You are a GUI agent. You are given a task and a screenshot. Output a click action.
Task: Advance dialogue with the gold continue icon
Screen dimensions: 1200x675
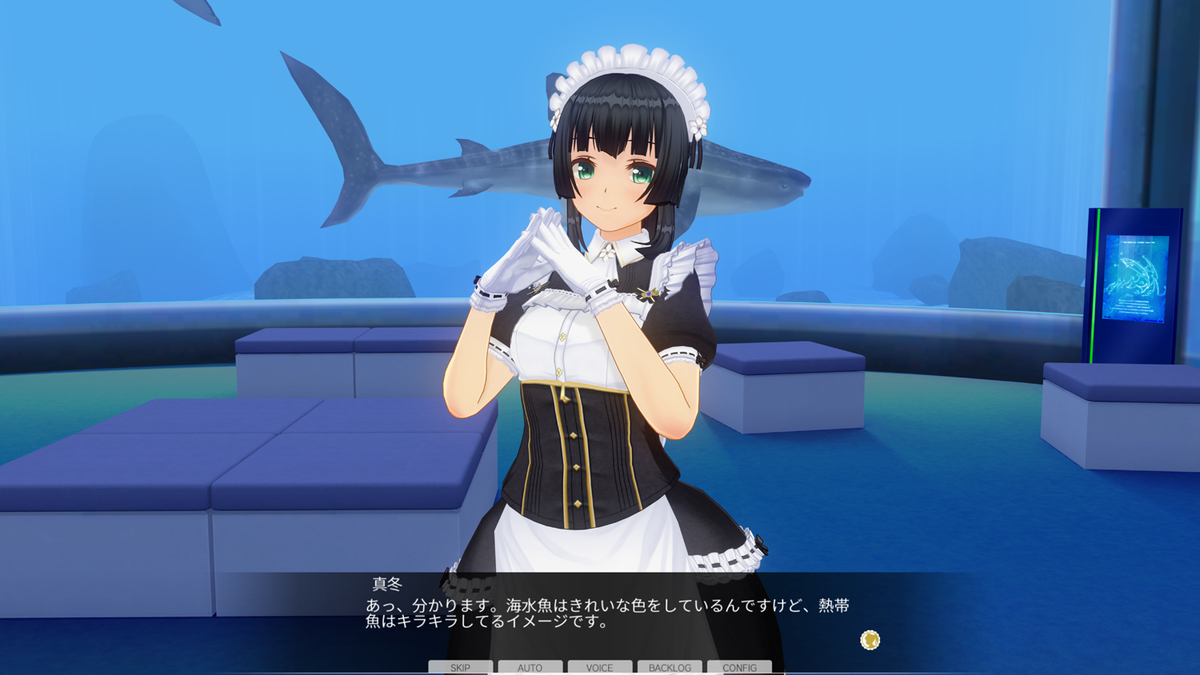coord(870,639)
